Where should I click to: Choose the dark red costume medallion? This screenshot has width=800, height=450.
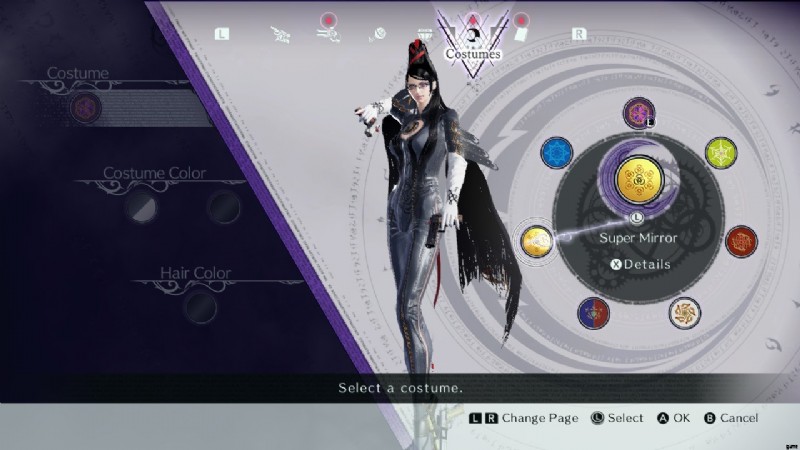741,241
